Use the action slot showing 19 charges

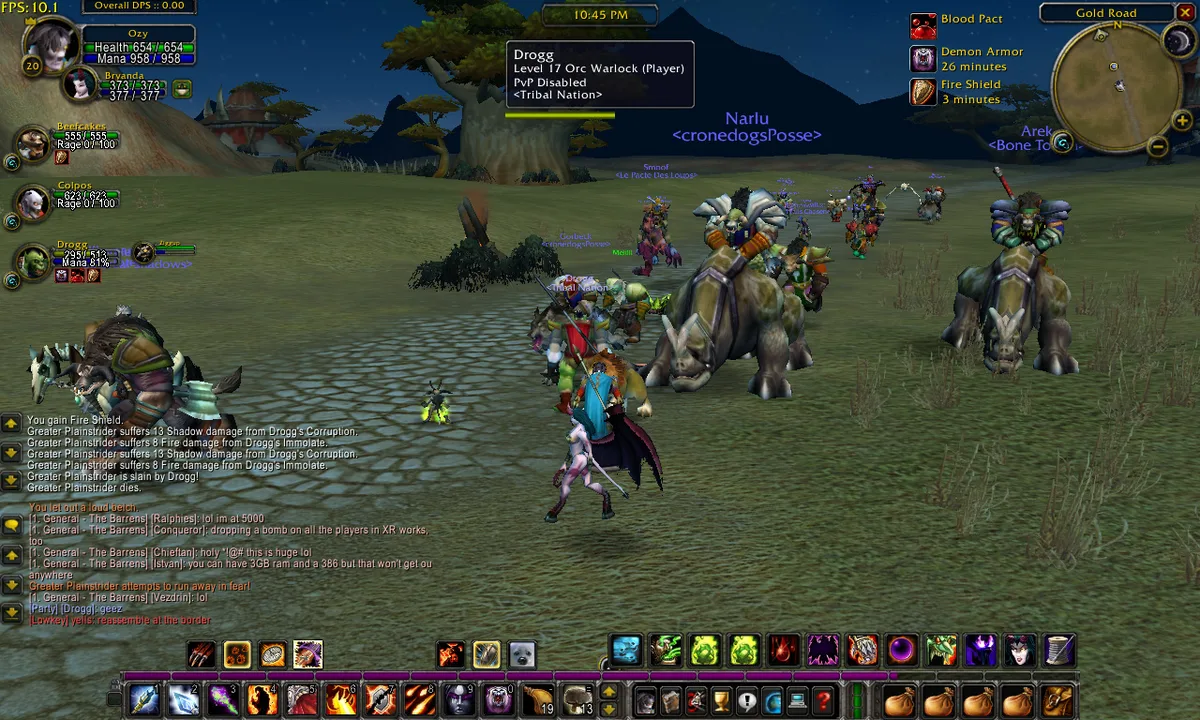pos(537,699)
